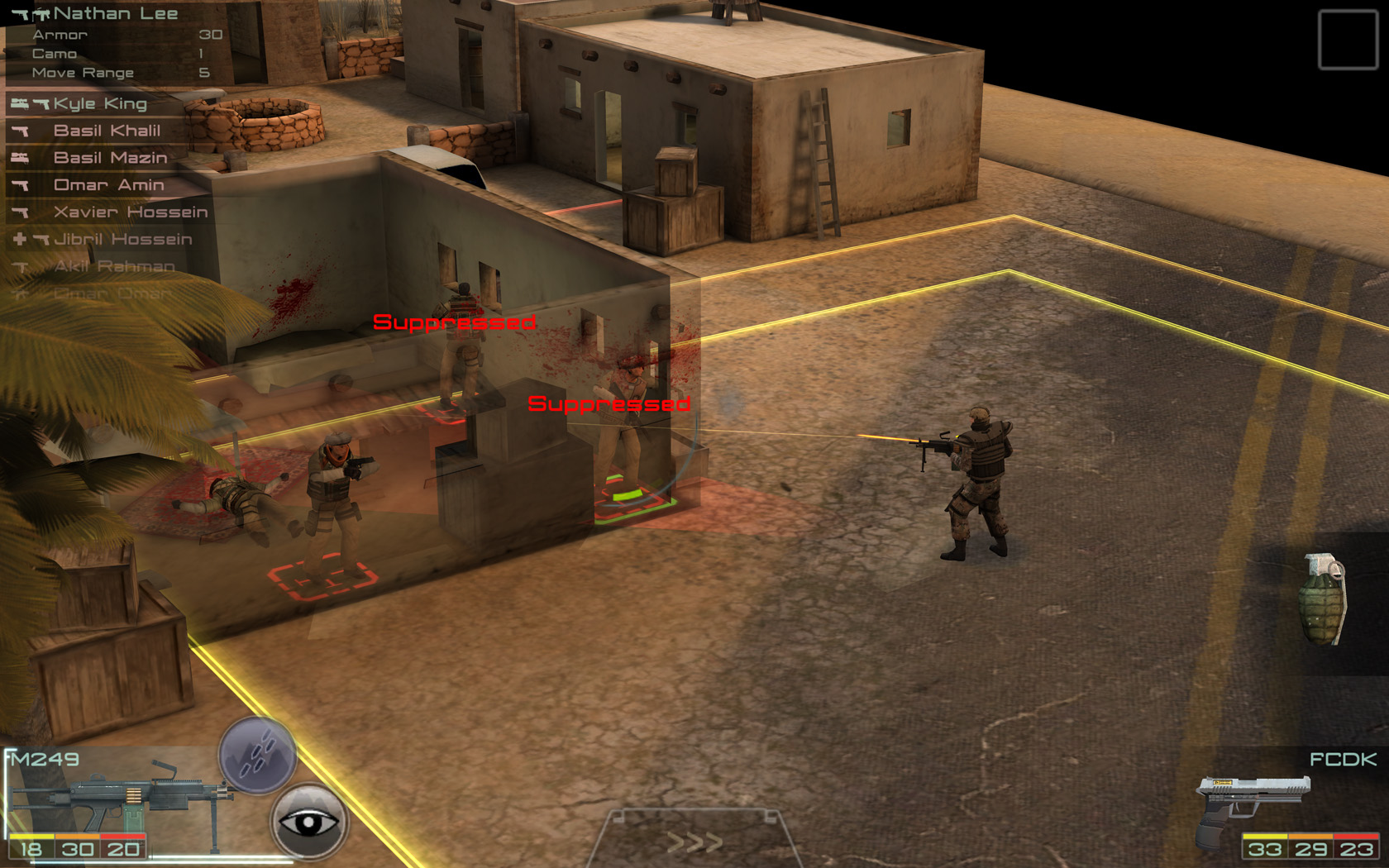Click the sniper icon beside Basil Mazin
The height and width of the screenshot is (868, 1389).
pos(21,157)
